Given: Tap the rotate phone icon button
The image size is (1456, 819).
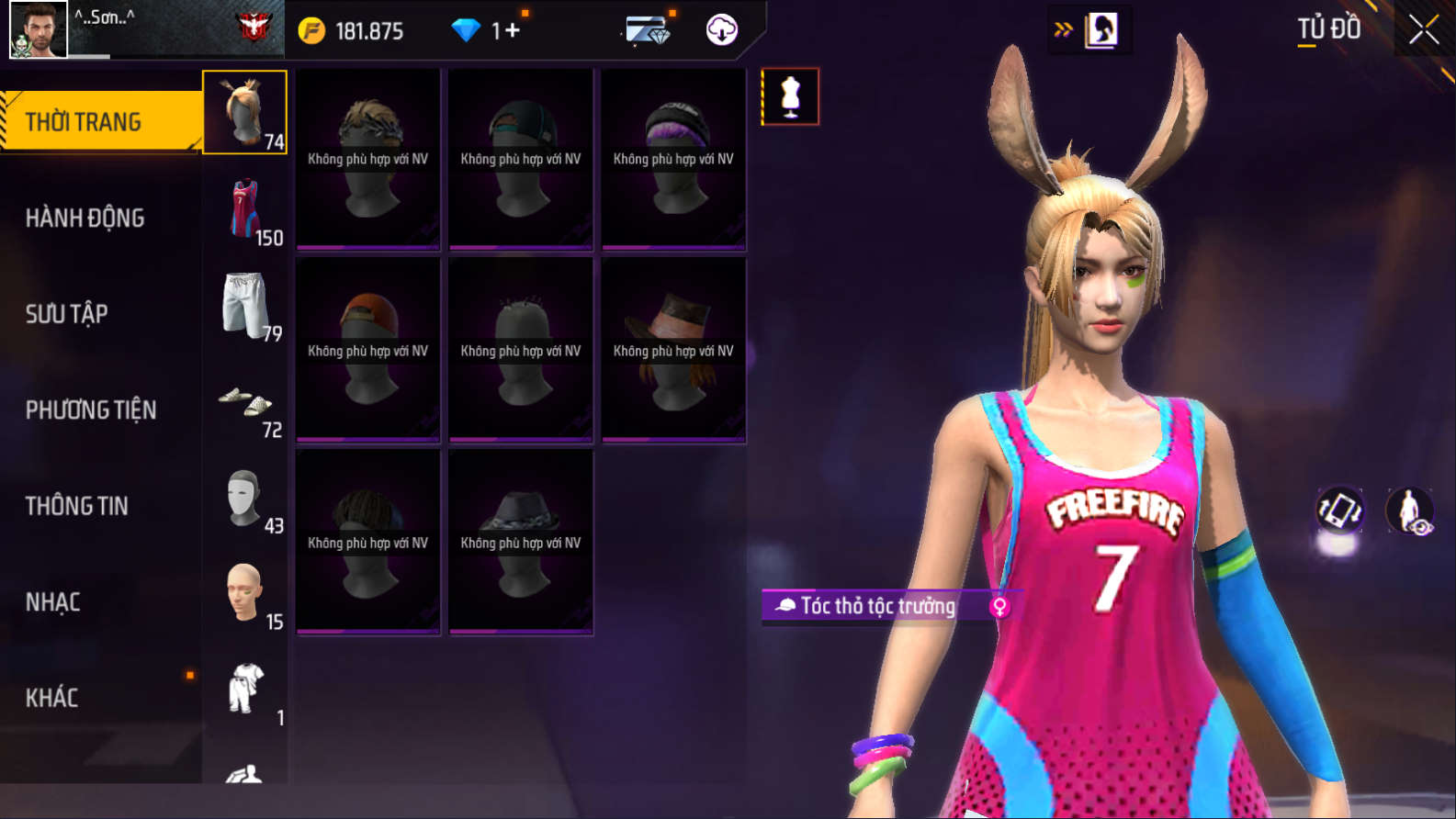Looking at the screenshot, I should [x=1339, y=510].
